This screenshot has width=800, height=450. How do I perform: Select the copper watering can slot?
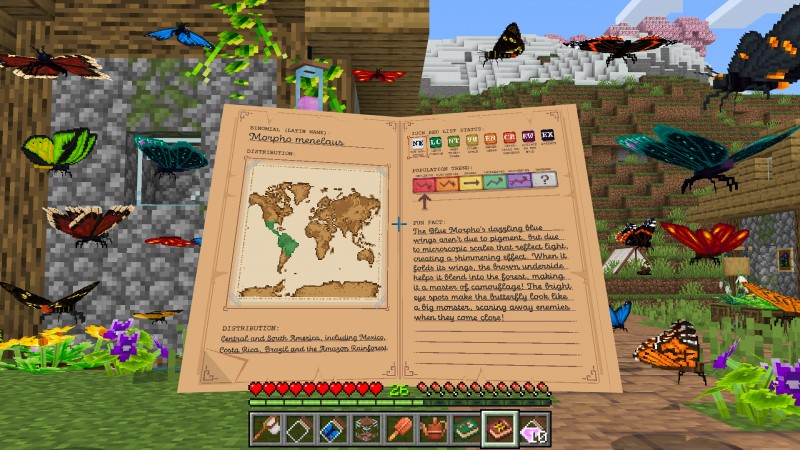[434, 429]
